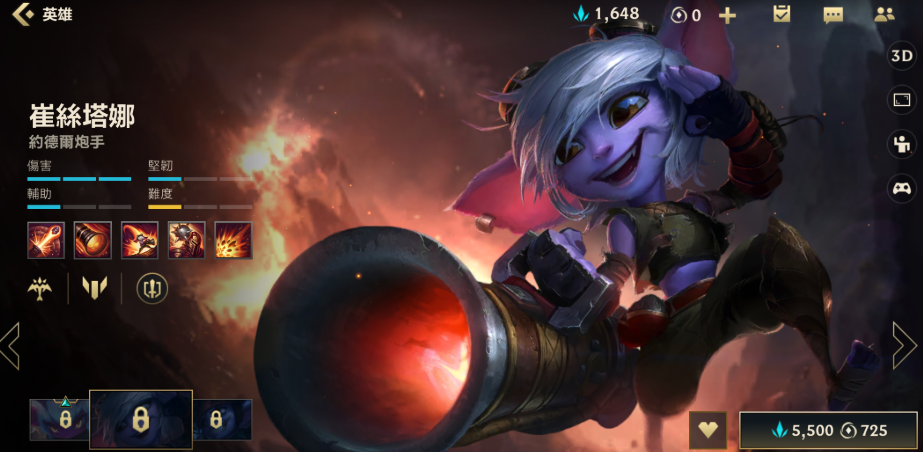Purchase Tristana for 5,500 or 725
The width and height of the screenshot is (923, 452).
[x=828, y=430]
